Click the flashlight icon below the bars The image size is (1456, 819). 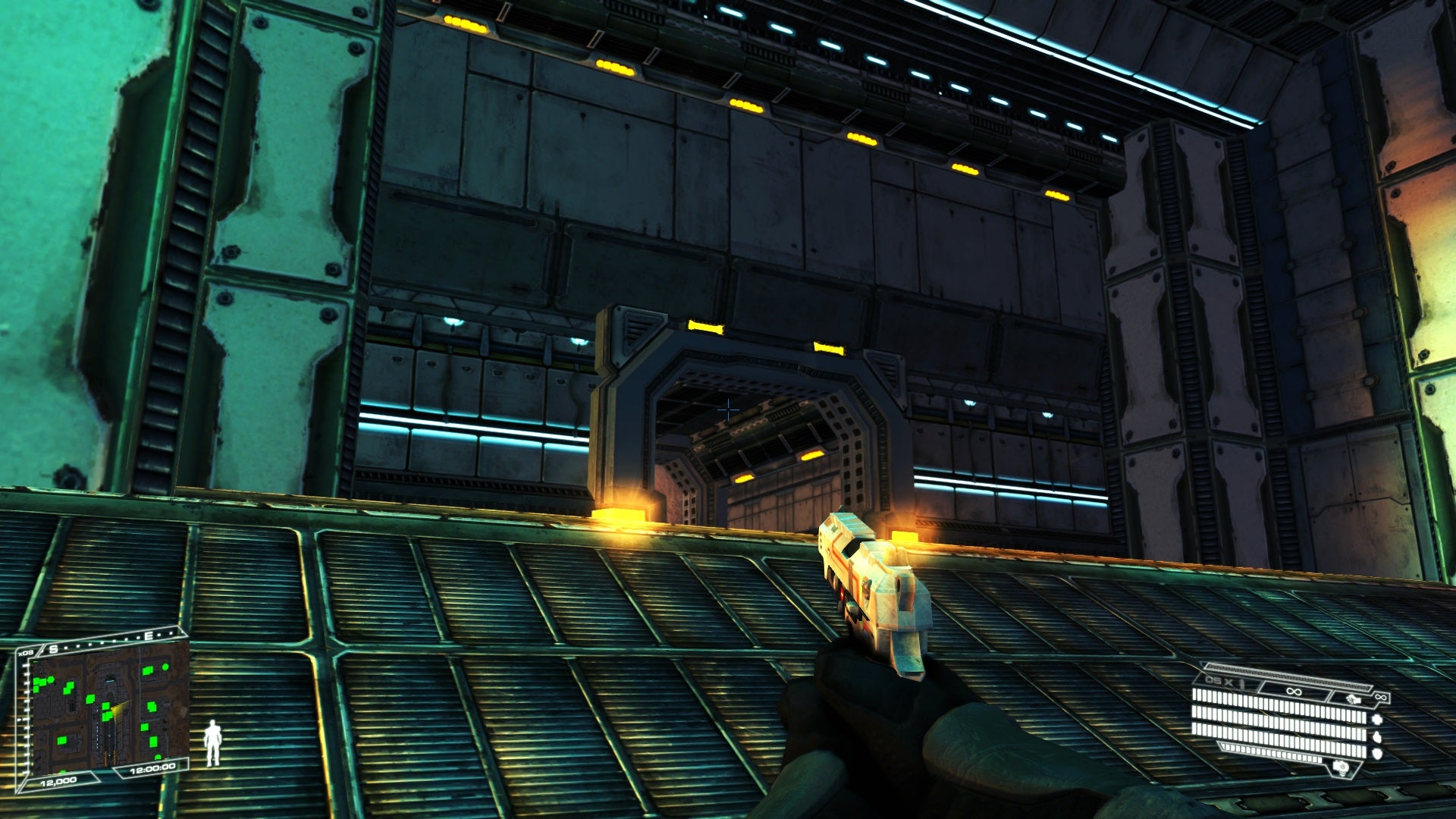[1340, 767]
